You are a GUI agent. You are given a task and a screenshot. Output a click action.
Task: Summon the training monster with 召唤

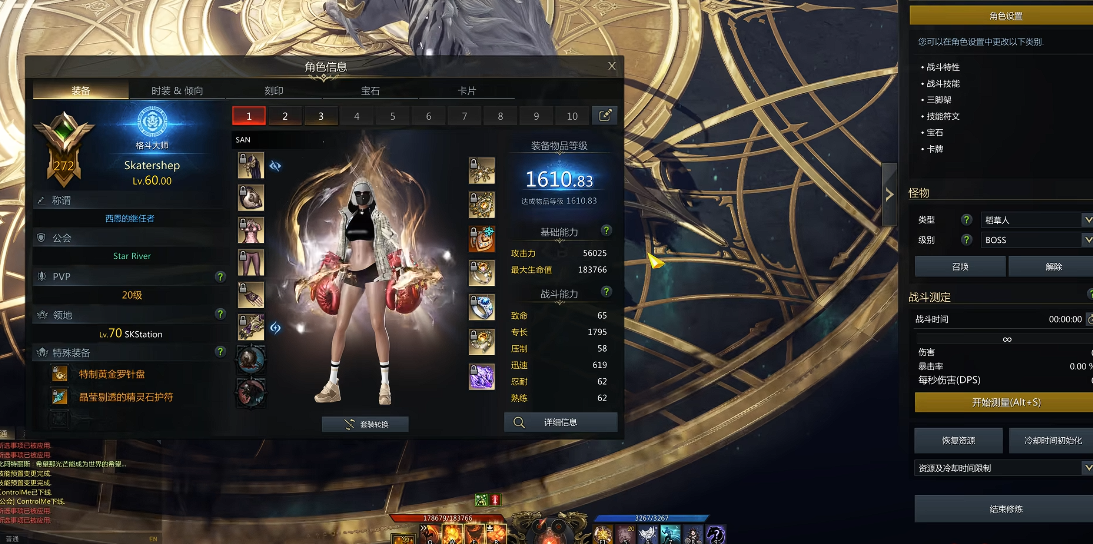click(x=960, y=267)
